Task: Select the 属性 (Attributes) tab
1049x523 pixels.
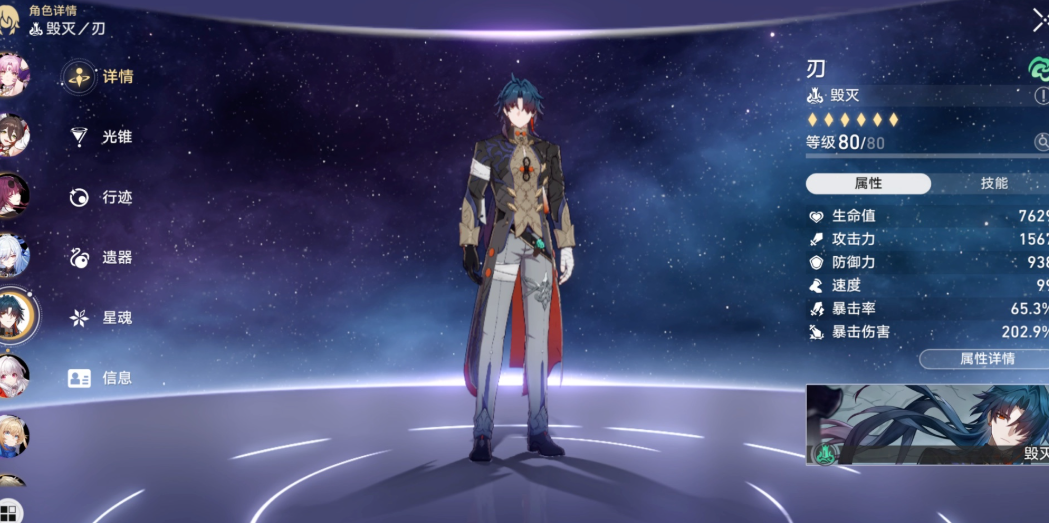Action: coord(868,184)
